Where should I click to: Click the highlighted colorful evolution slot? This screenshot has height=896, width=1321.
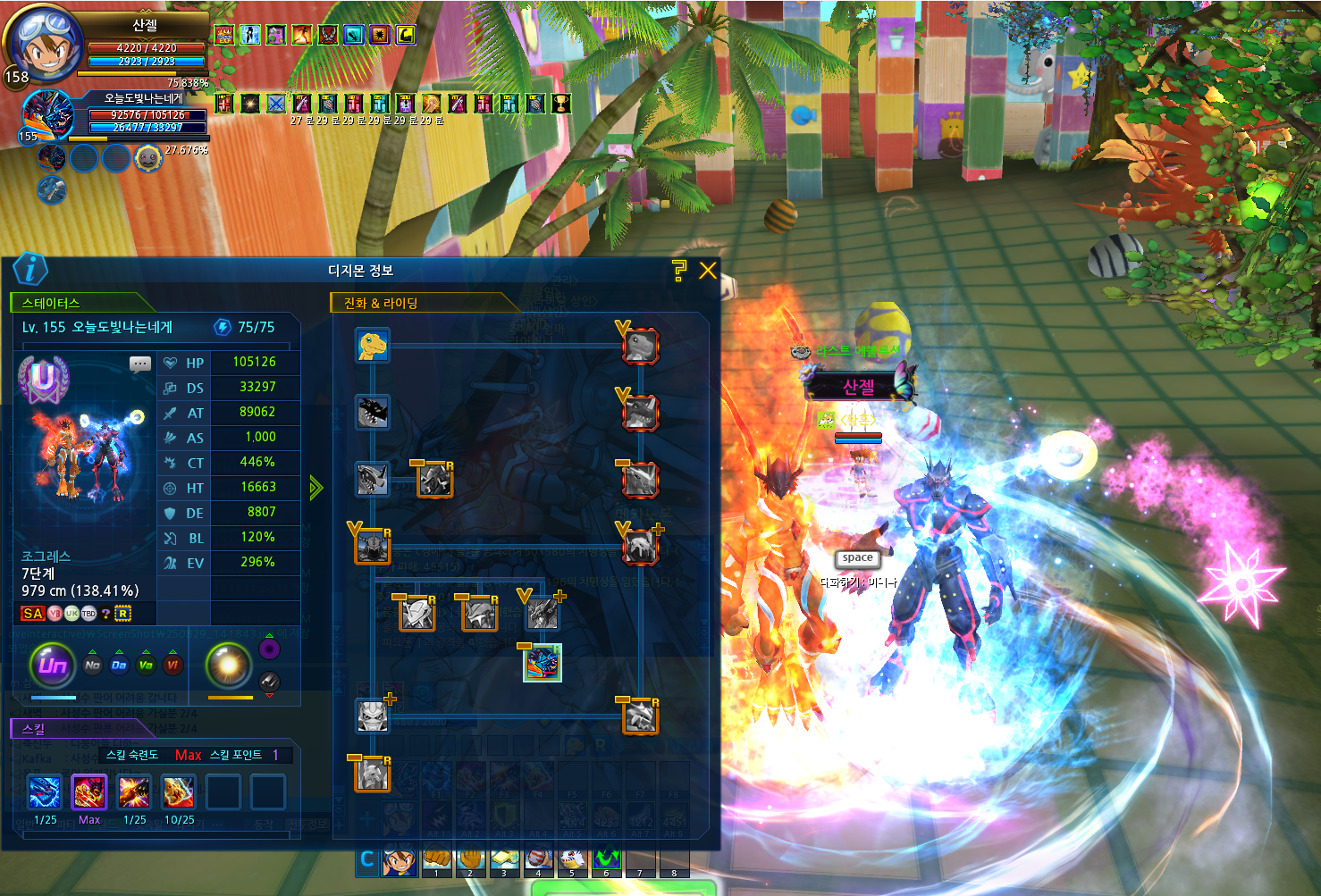(x=542, y=663)
